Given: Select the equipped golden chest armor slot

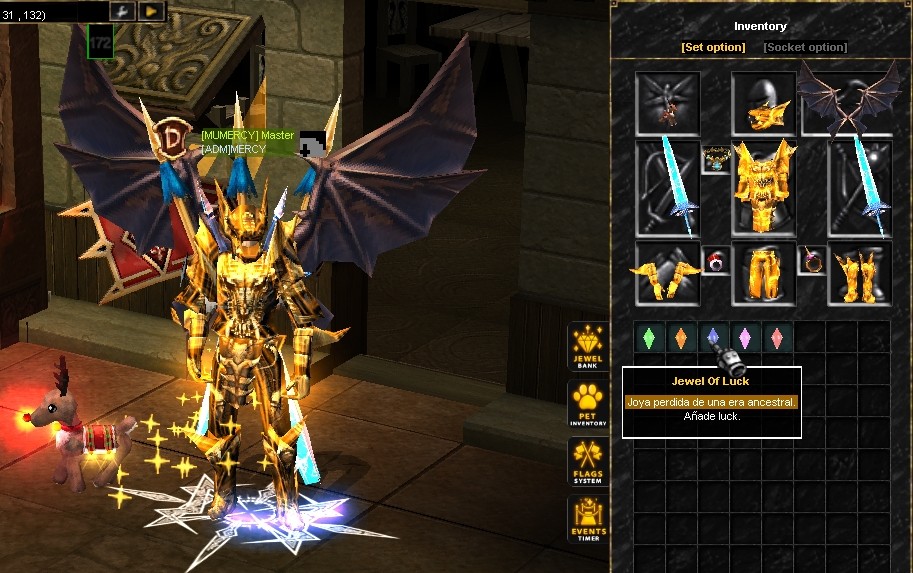Looking at the screenshot, I should (x=764, y=188).
